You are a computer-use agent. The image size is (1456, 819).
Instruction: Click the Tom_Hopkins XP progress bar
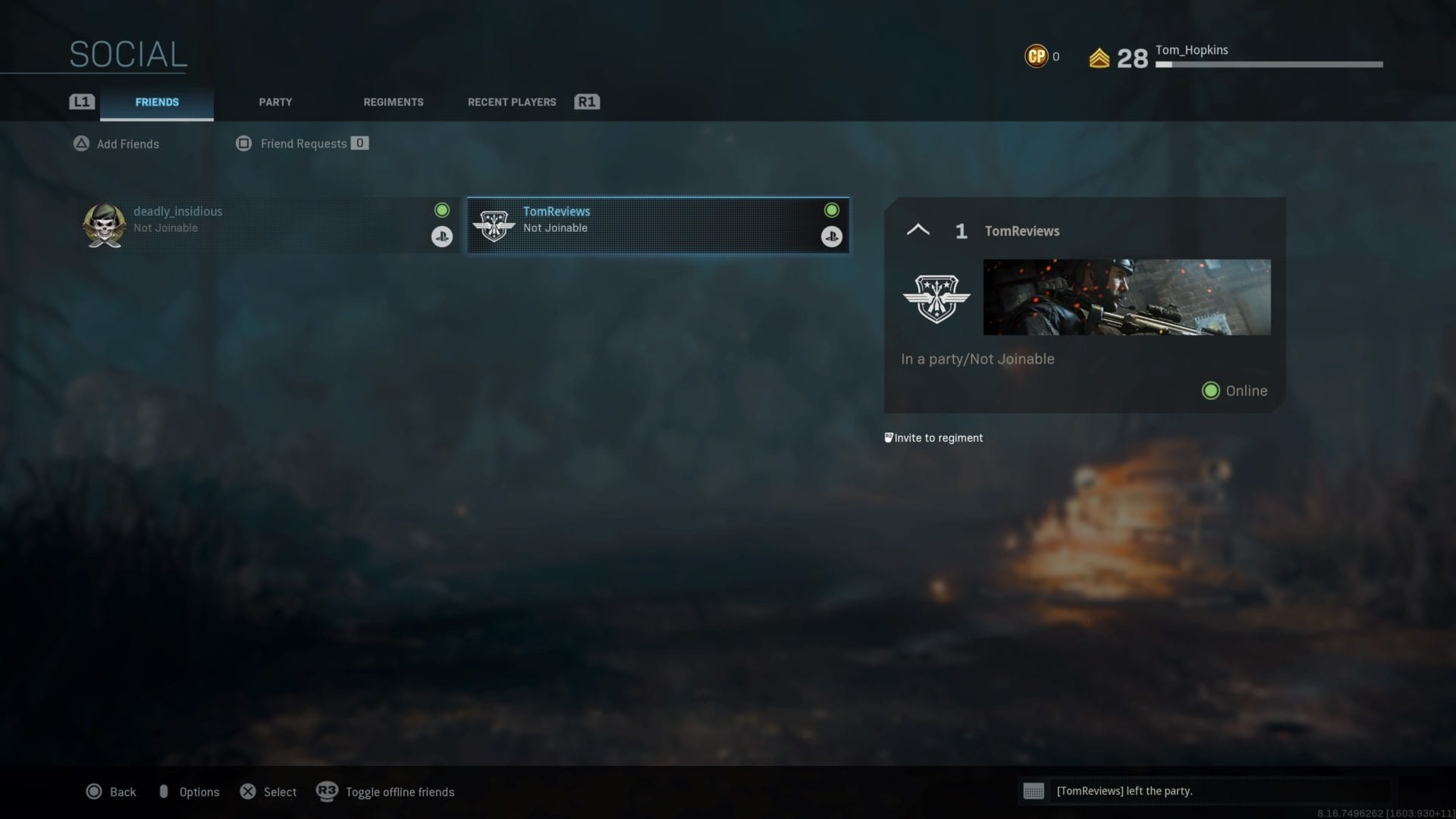(1268, 64)
